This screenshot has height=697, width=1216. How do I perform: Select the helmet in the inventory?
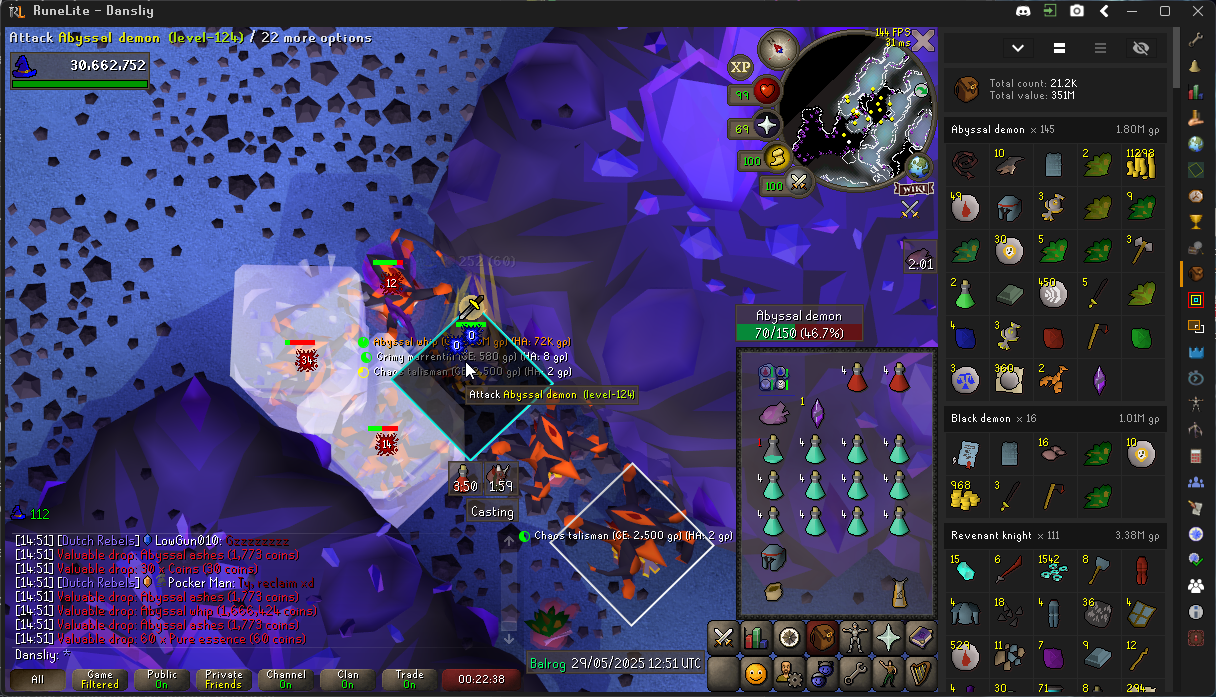[x=772, y=557]
